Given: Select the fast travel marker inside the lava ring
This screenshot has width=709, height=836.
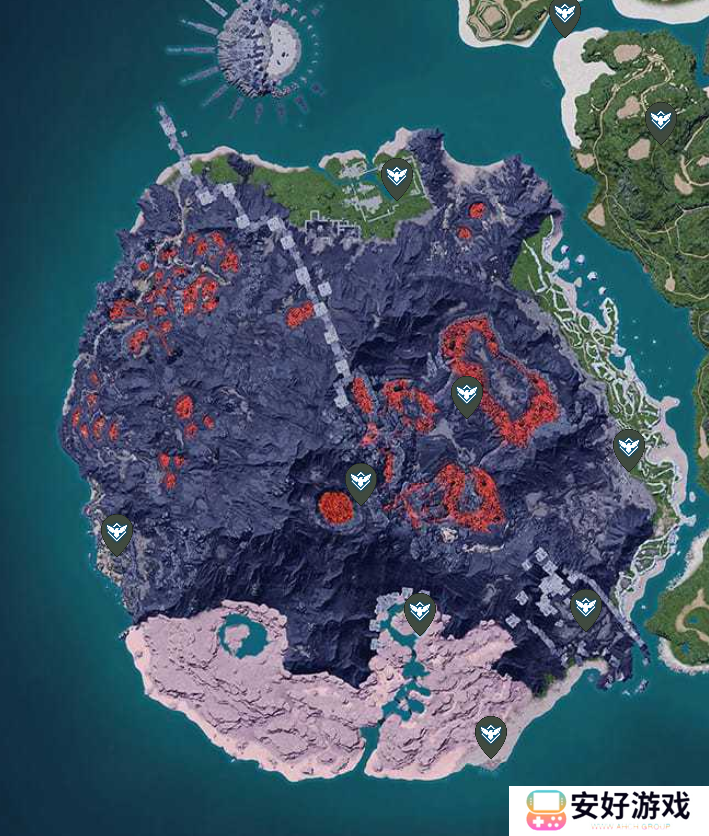Looking at the screenshot, I should (466, 396).
